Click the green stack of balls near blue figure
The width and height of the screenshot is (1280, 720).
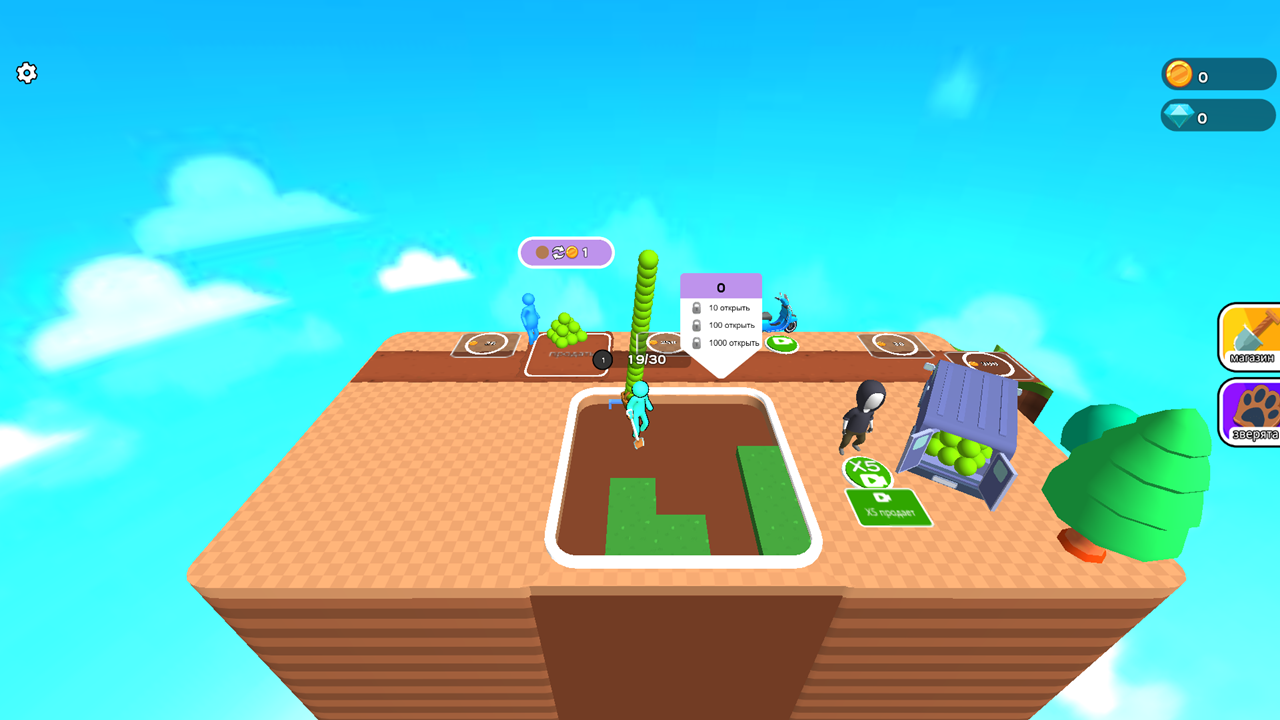click(566, 330)
